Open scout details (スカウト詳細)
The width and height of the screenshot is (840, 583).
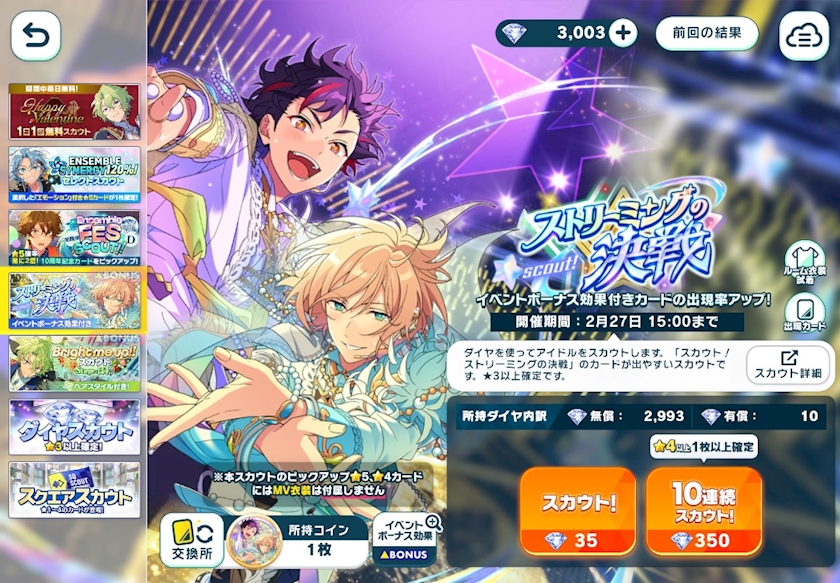(x=789, y=365)
